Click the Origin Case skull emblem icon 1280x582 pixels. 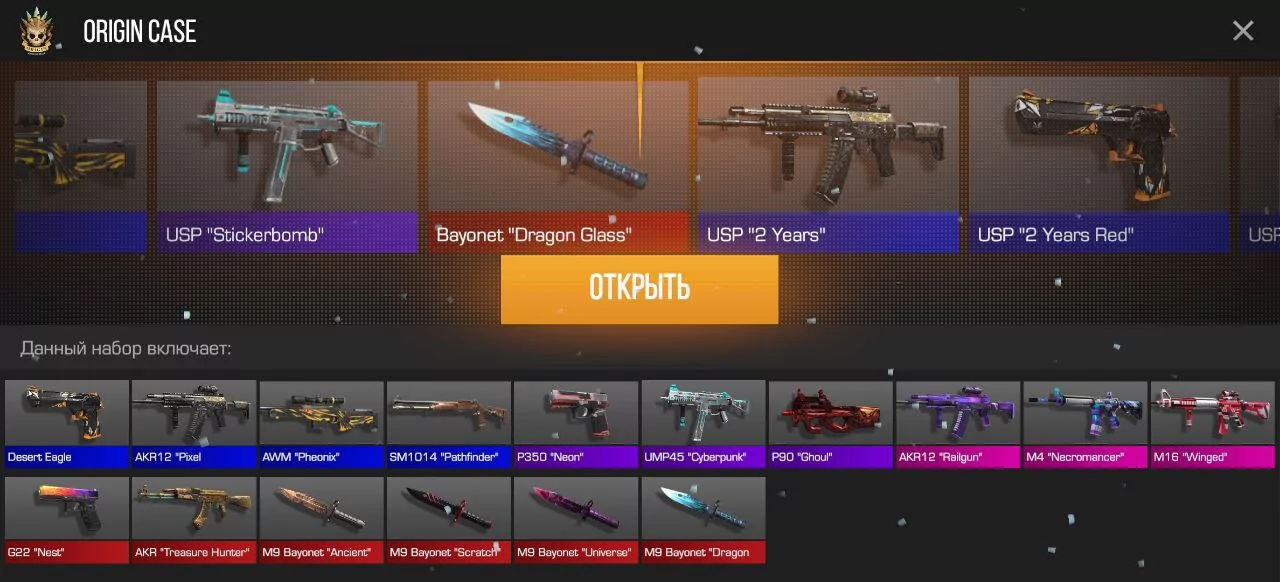[39, 31]
